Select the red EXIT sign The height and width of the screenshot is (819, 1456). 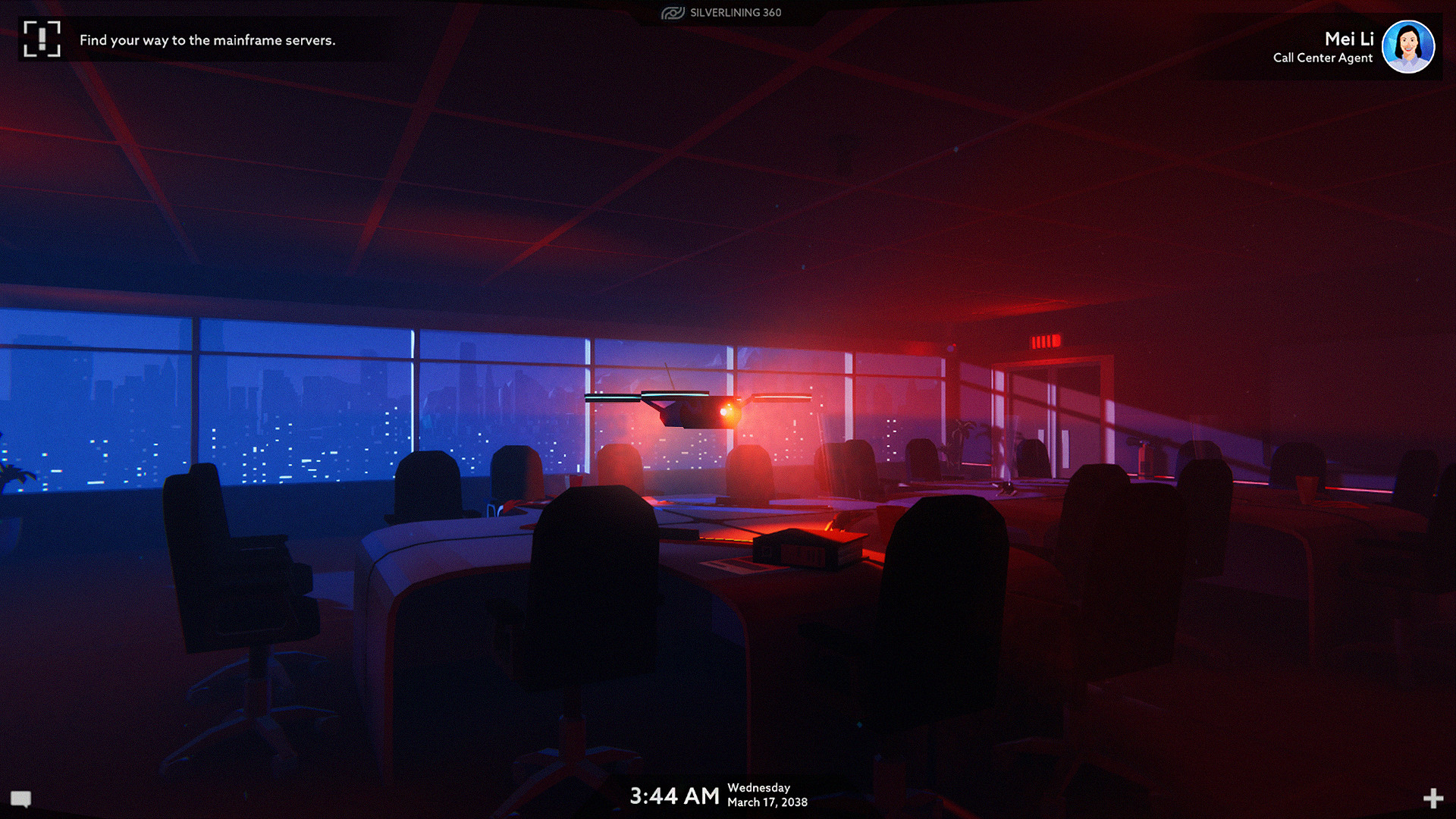(x=1048, y=341)
